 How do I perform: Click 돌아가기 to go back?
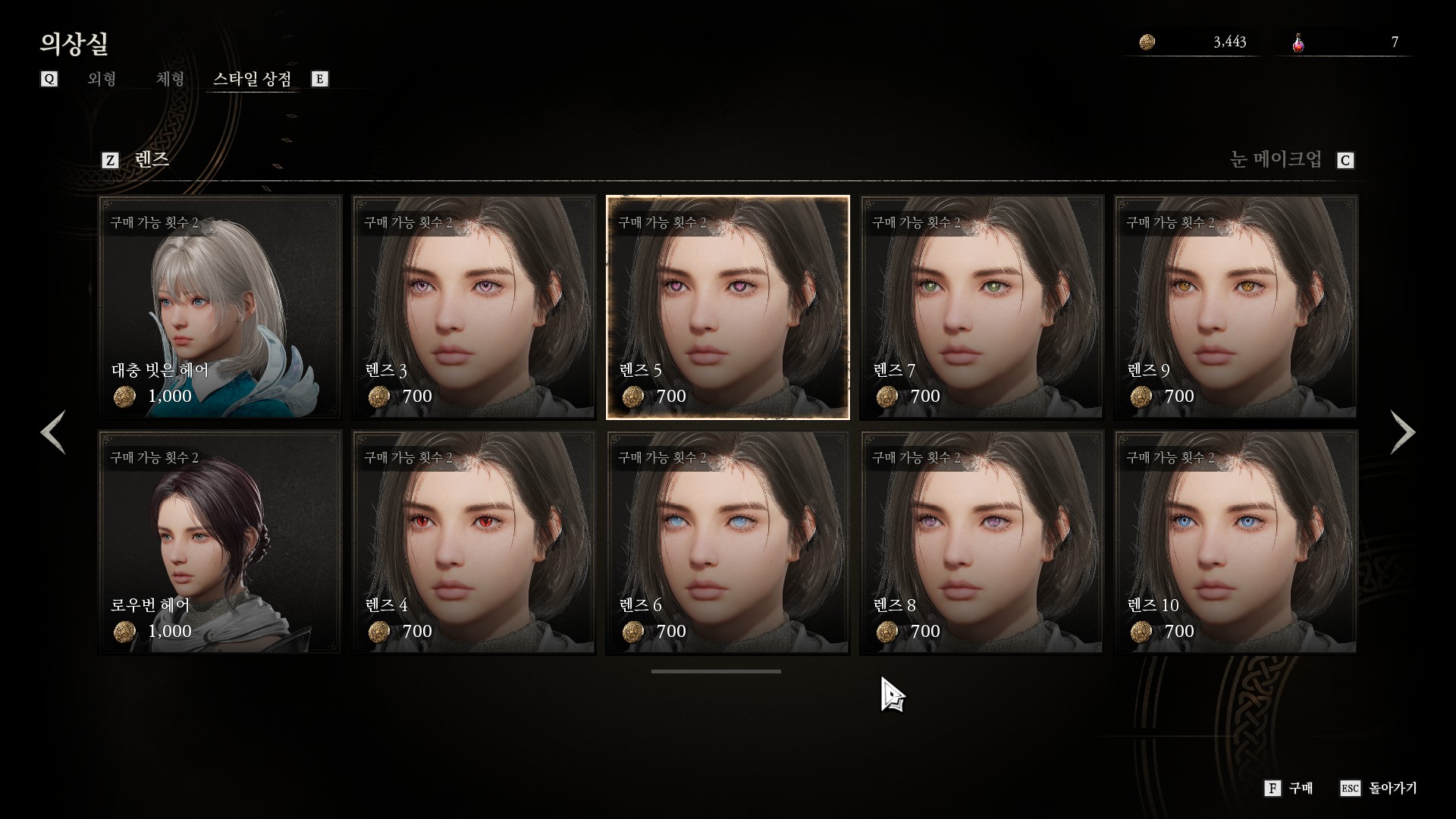point(1379,788)
